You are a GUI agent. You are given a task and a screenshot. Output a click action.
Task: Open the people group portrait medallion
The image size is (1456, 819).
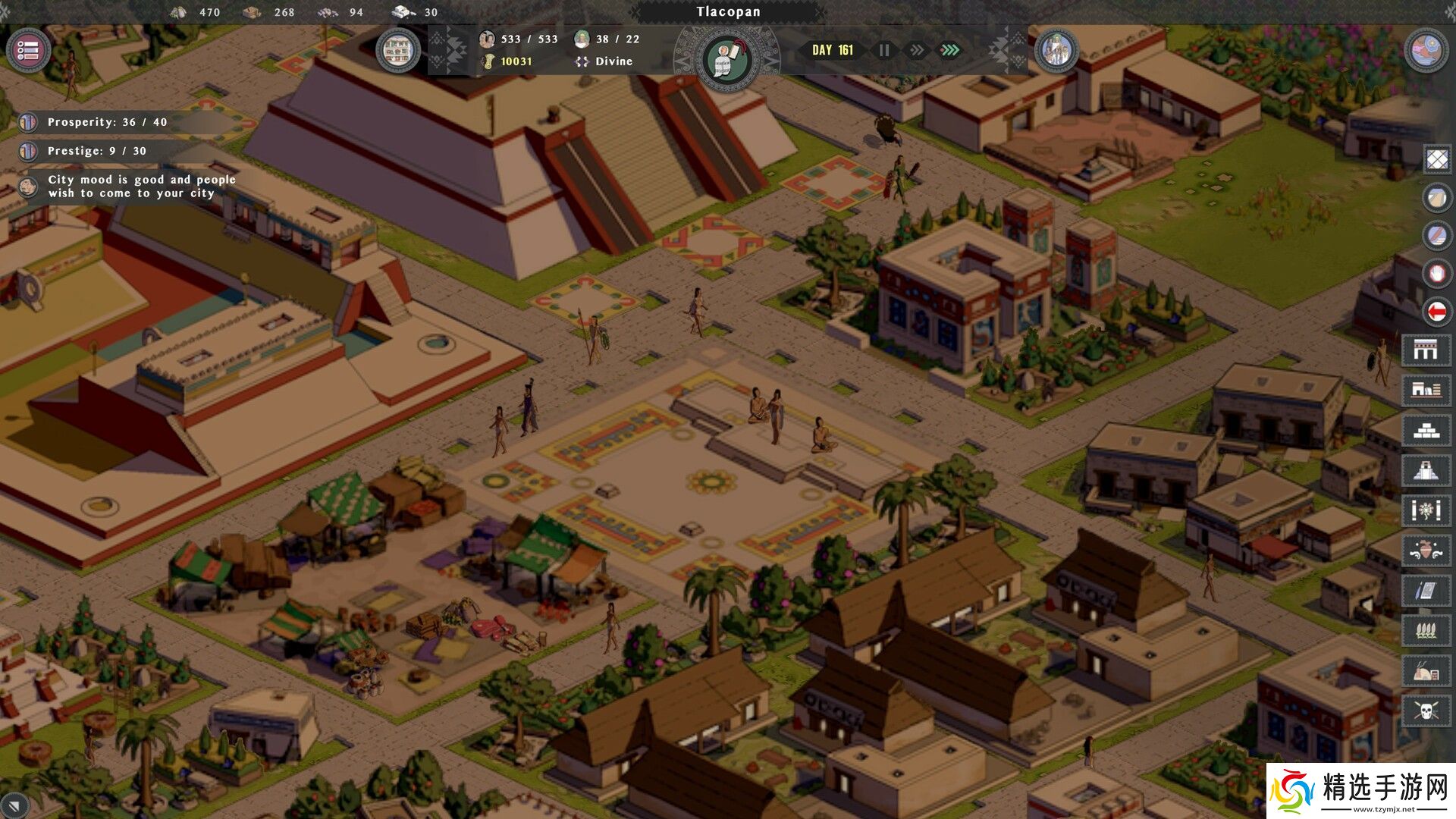pyautogui.click(x=1056, y=51)
